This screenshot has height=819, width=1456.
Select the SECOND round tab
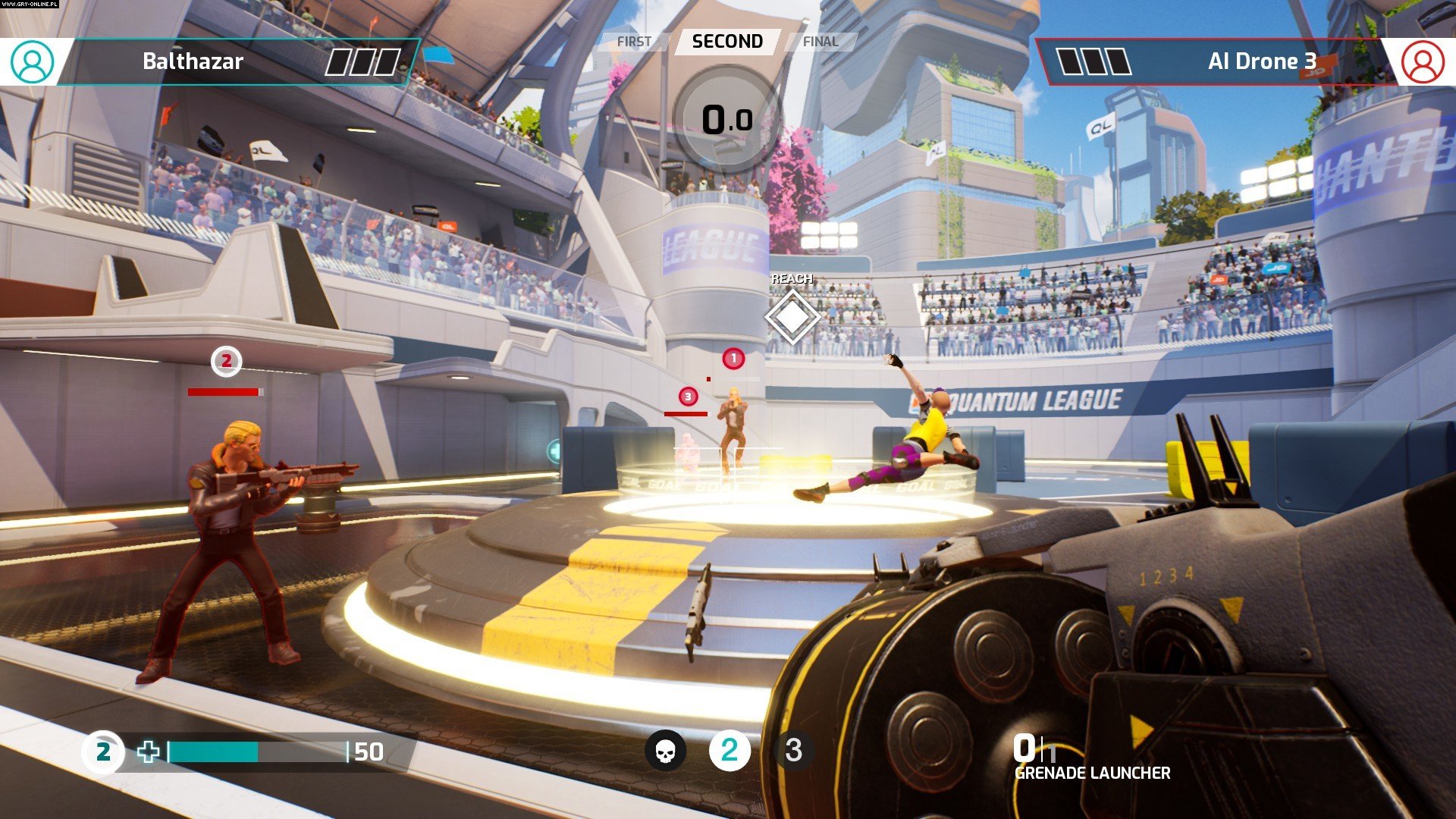click(x=727, y=42)
